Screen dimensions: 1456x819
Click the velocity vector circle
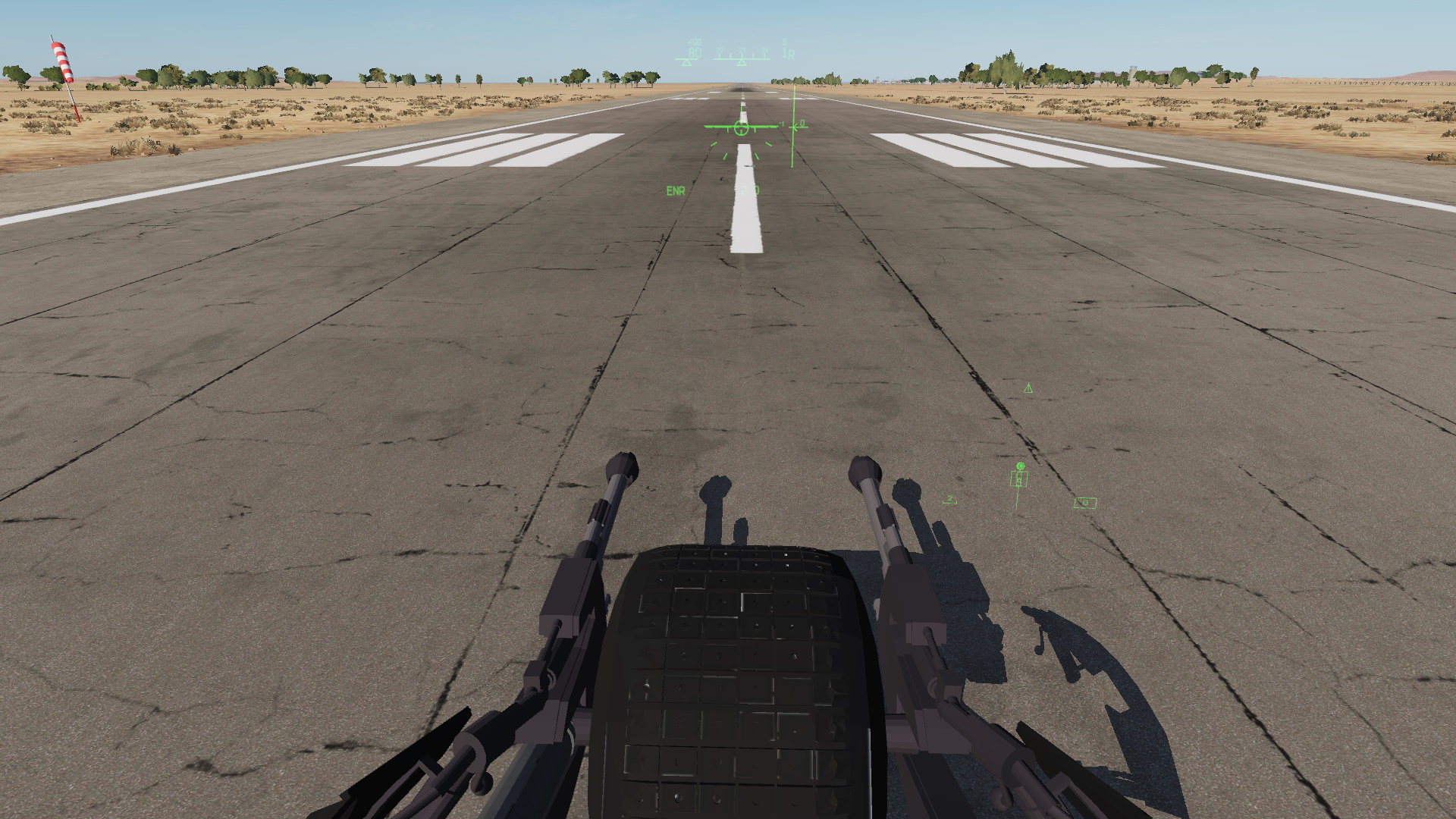(x=741, y=127)
